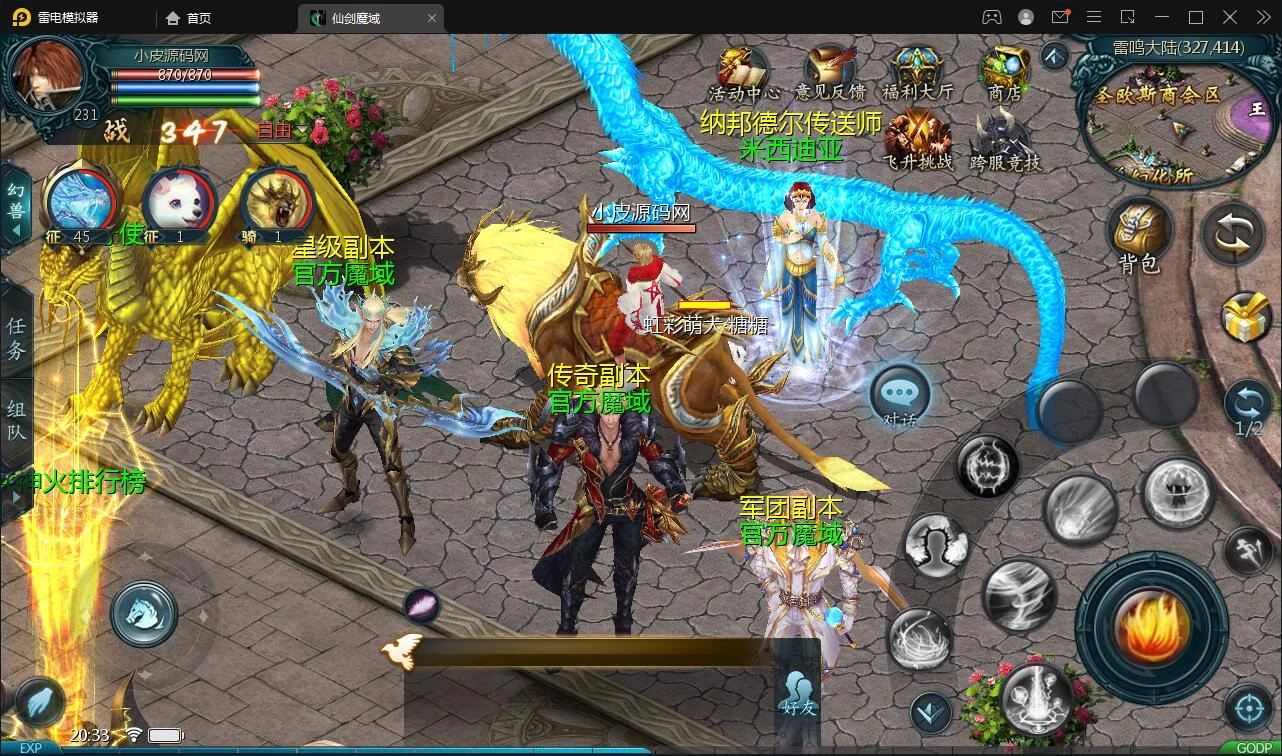Open the 背包 backpack

(1138, 233)
